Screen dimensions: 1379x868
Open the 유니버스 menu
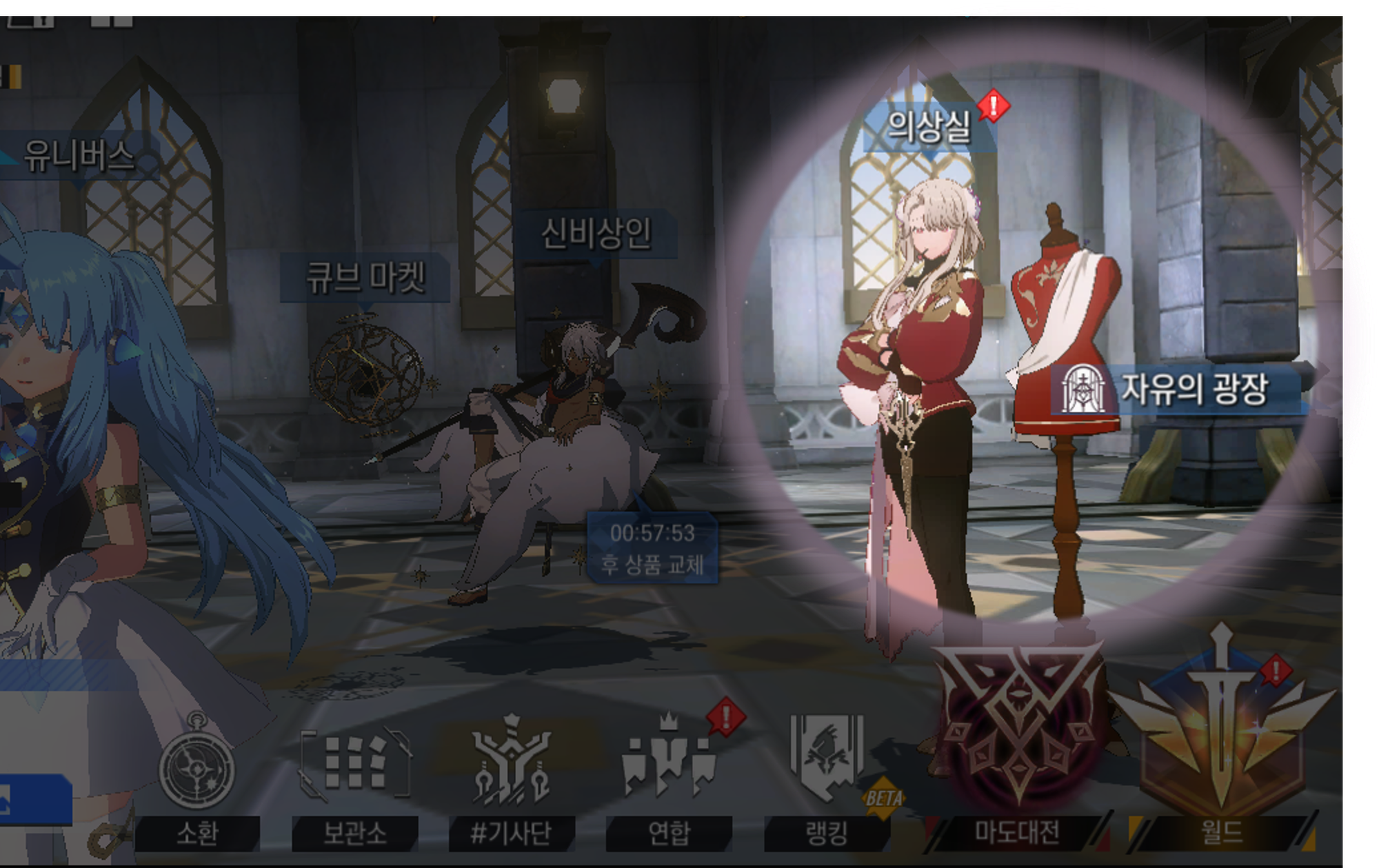tap(79, 156)
